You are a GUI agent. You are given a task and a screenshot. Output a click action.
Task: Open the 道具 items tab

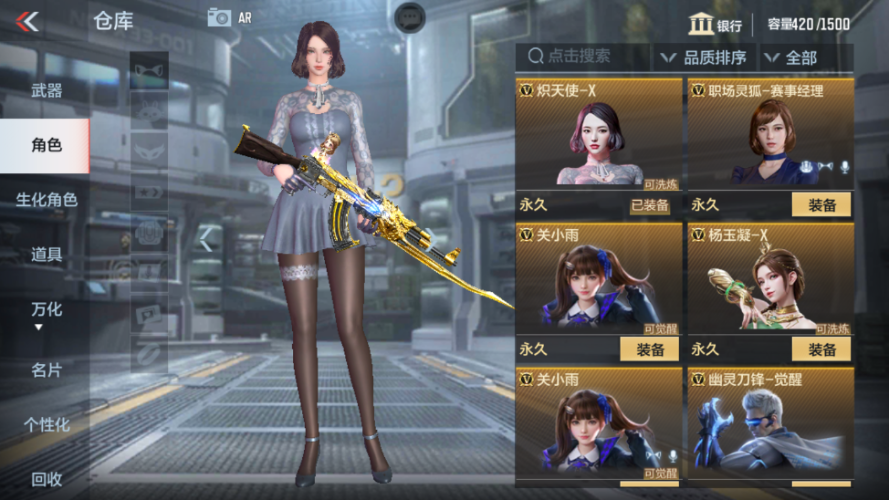[46, 255]
